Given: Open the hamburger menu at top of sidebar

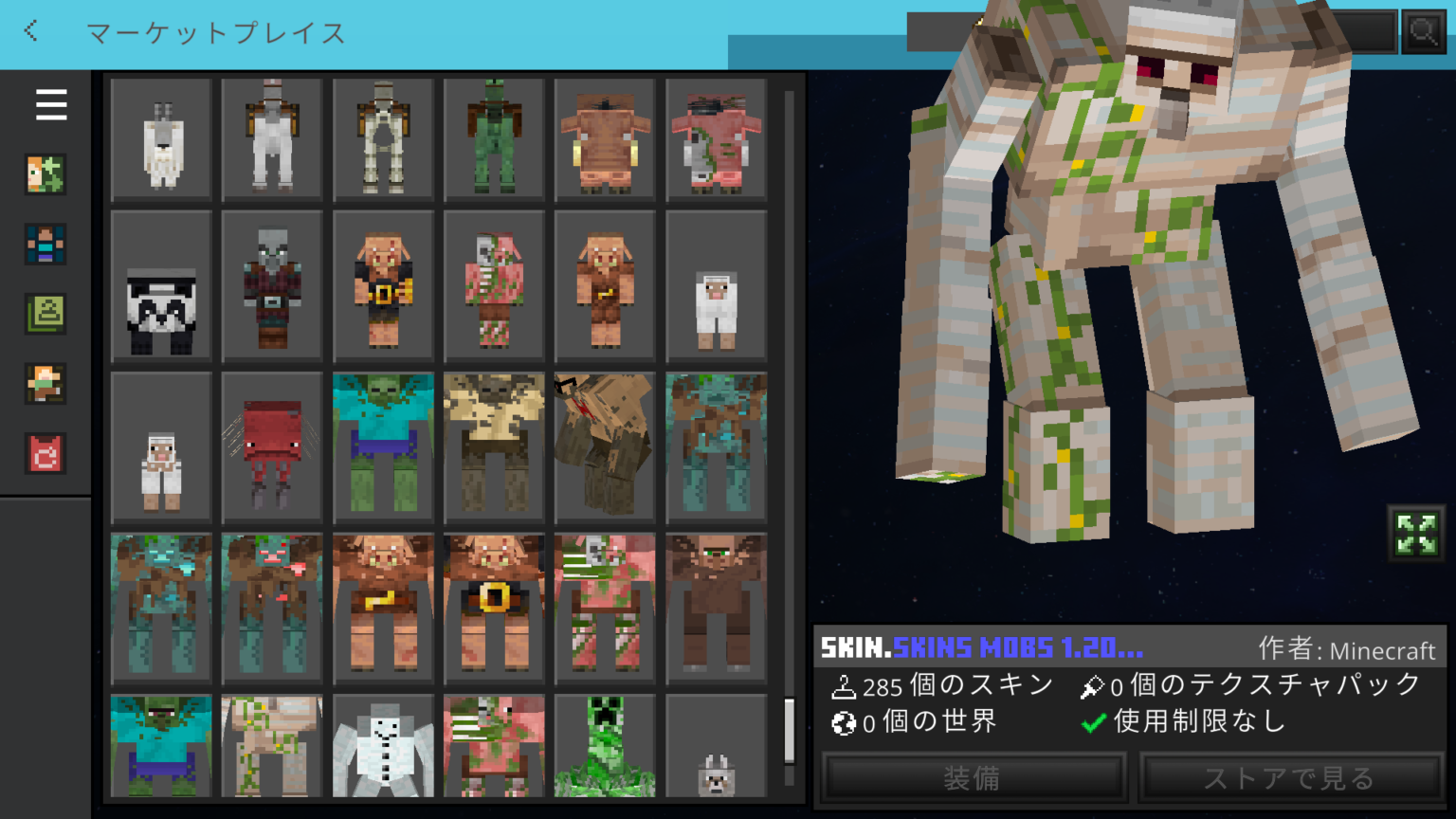Looking at the screenshot, I should [x=51, y=105].
